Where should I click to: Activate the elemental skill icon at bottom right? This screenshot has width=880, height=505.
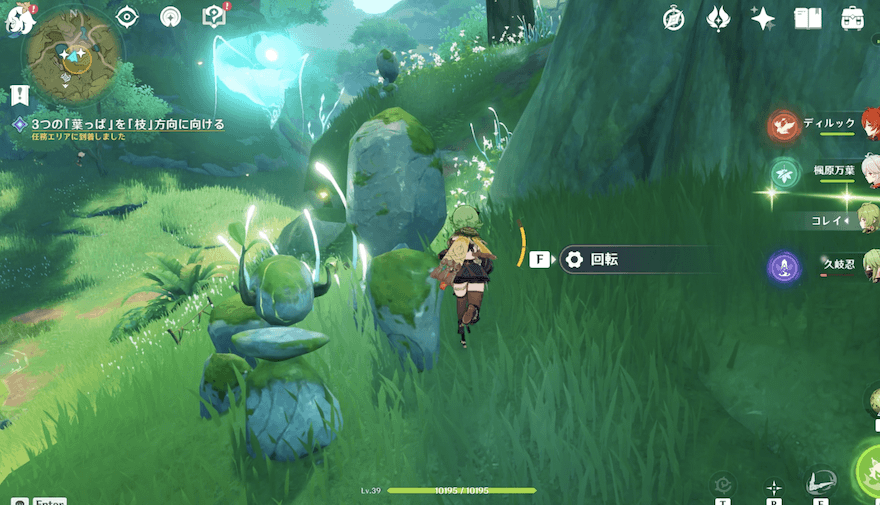pyautogui.click(x=821, y=481)
